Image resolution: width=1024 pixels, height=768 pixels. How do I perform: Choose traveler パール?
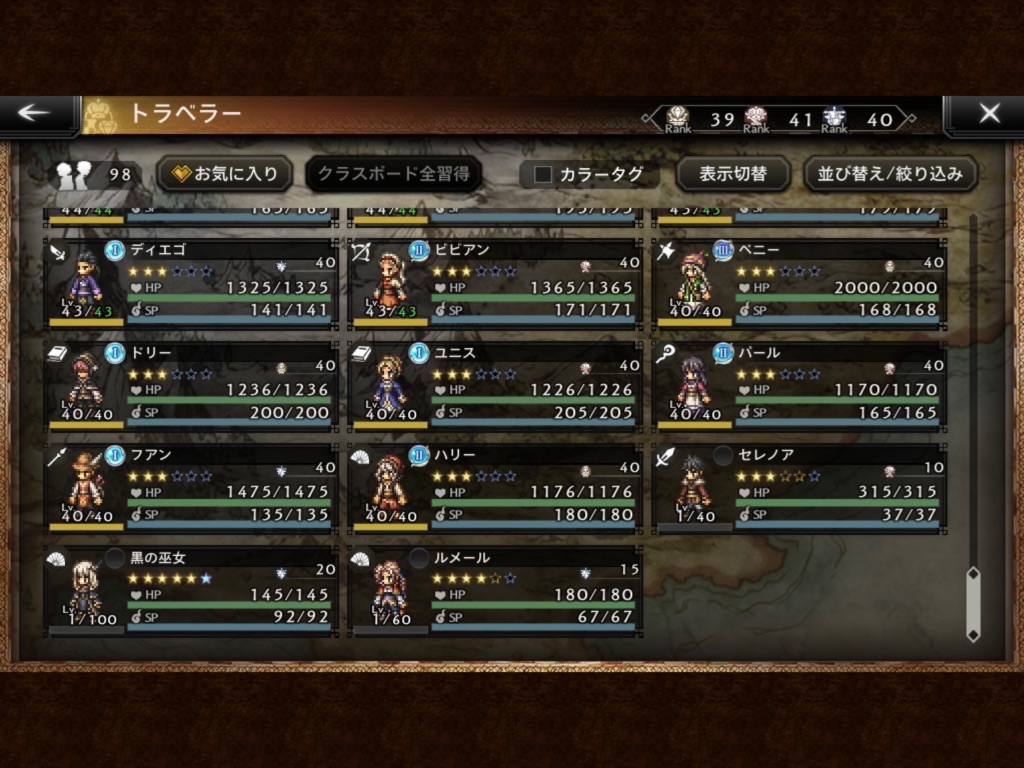point(799,385)
